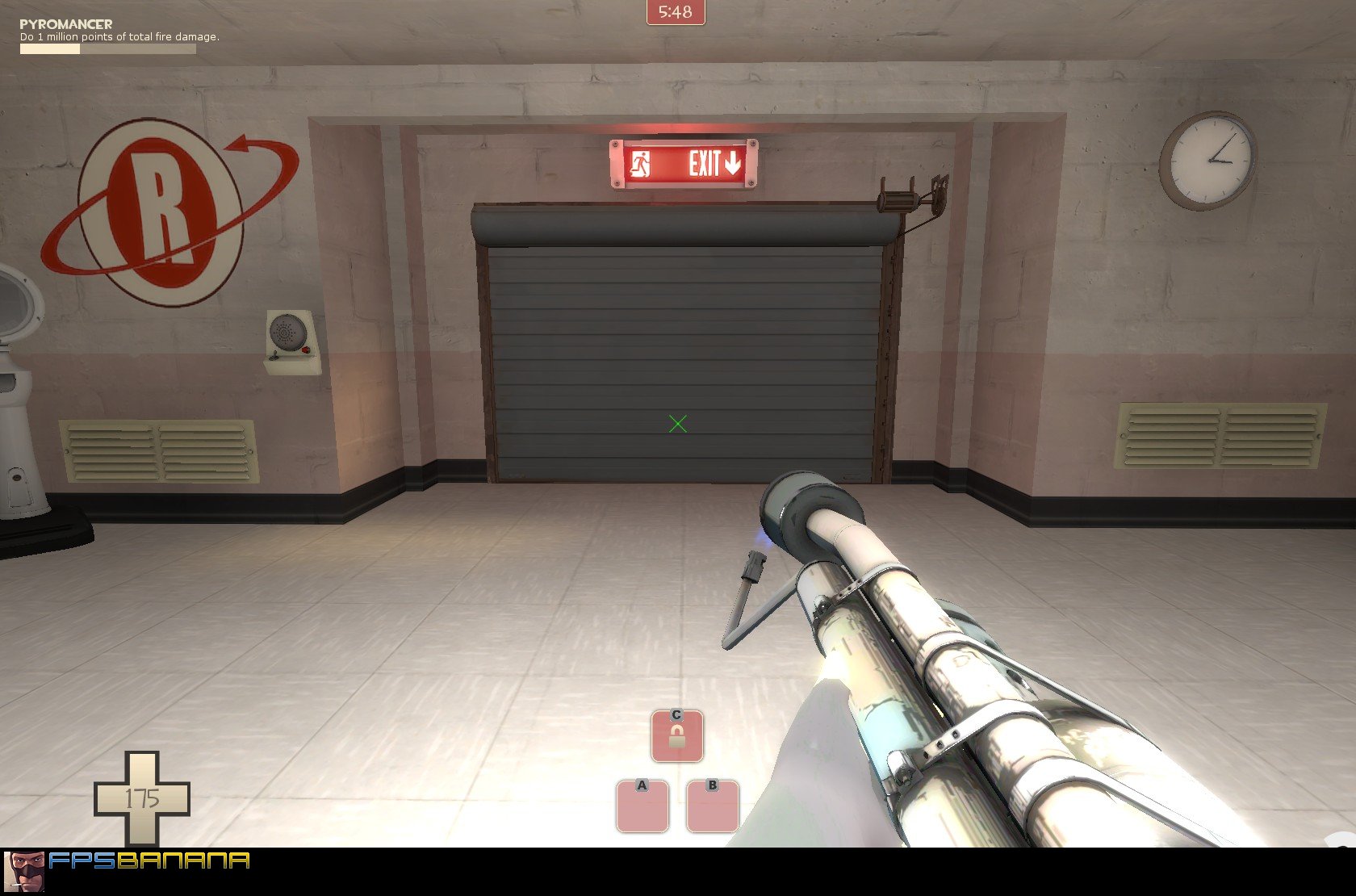Screen dimensions: 1356x896
Task: Select control point B icon
Action: point(711,807)
